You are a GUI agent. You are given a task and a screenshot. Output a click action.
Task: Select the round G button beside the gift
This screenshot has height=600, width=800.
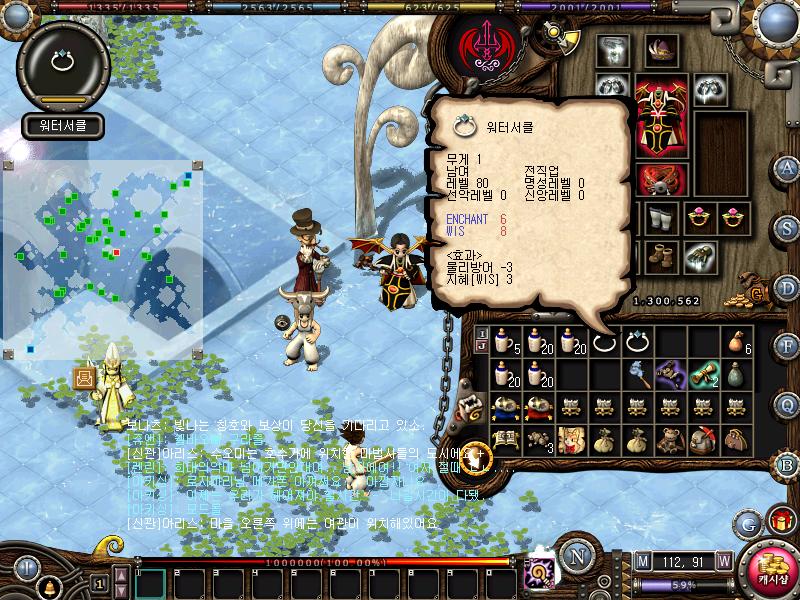click(747, 523)
